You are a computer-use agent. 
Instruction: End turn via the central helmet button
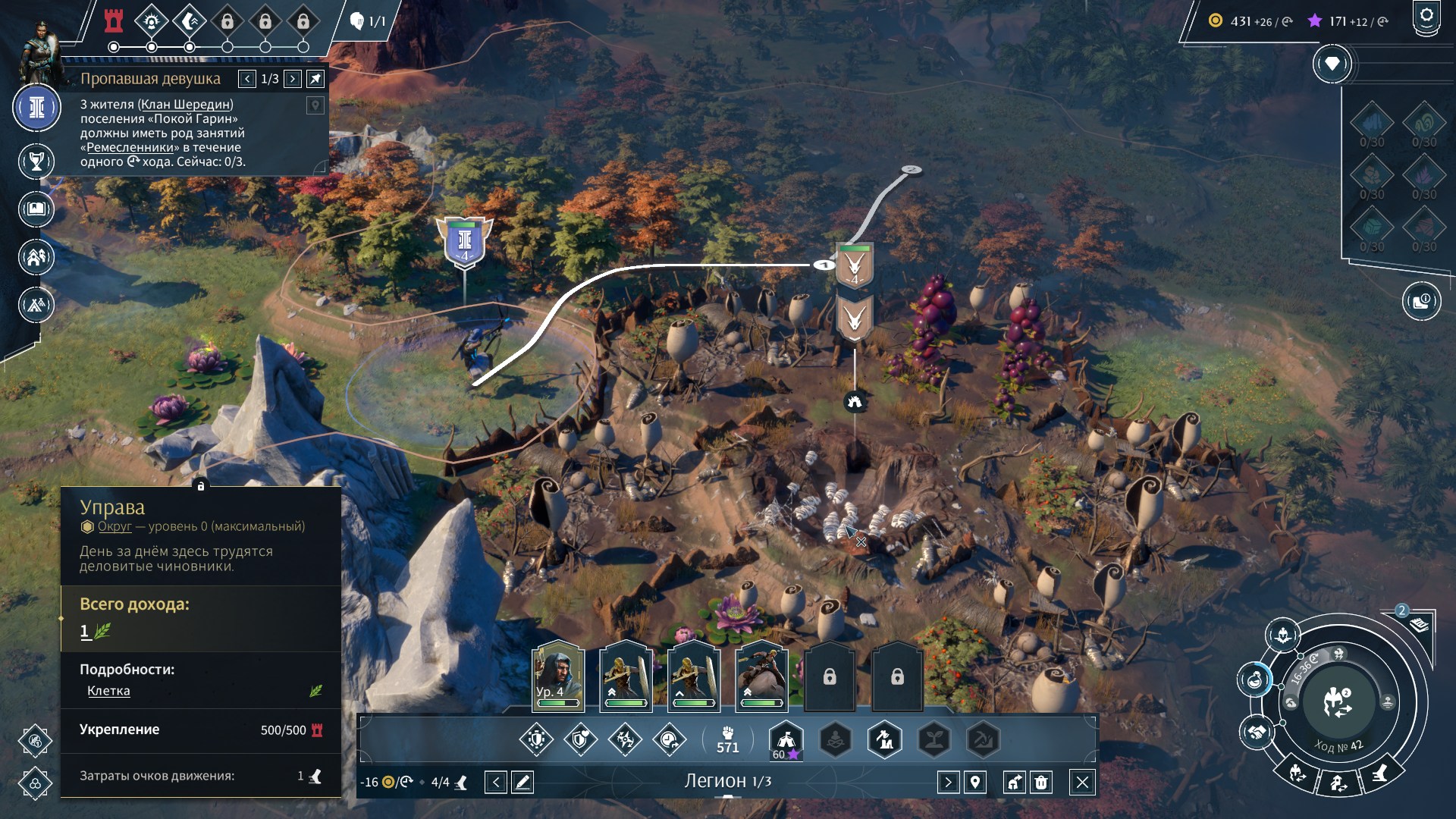click(x=1338, y=702)
